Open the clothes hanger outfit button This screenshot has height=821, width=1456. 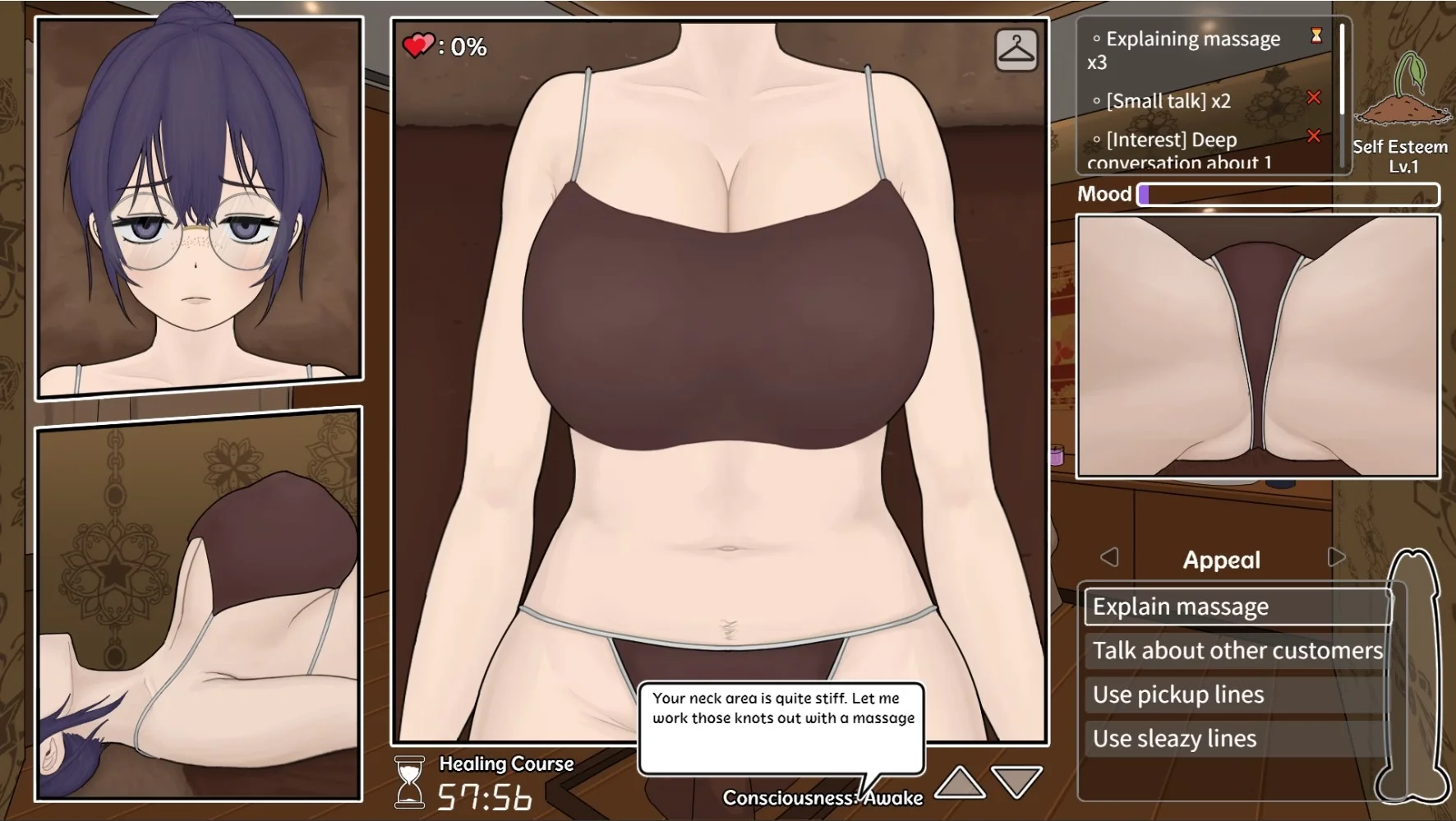tap(1016, 50)
